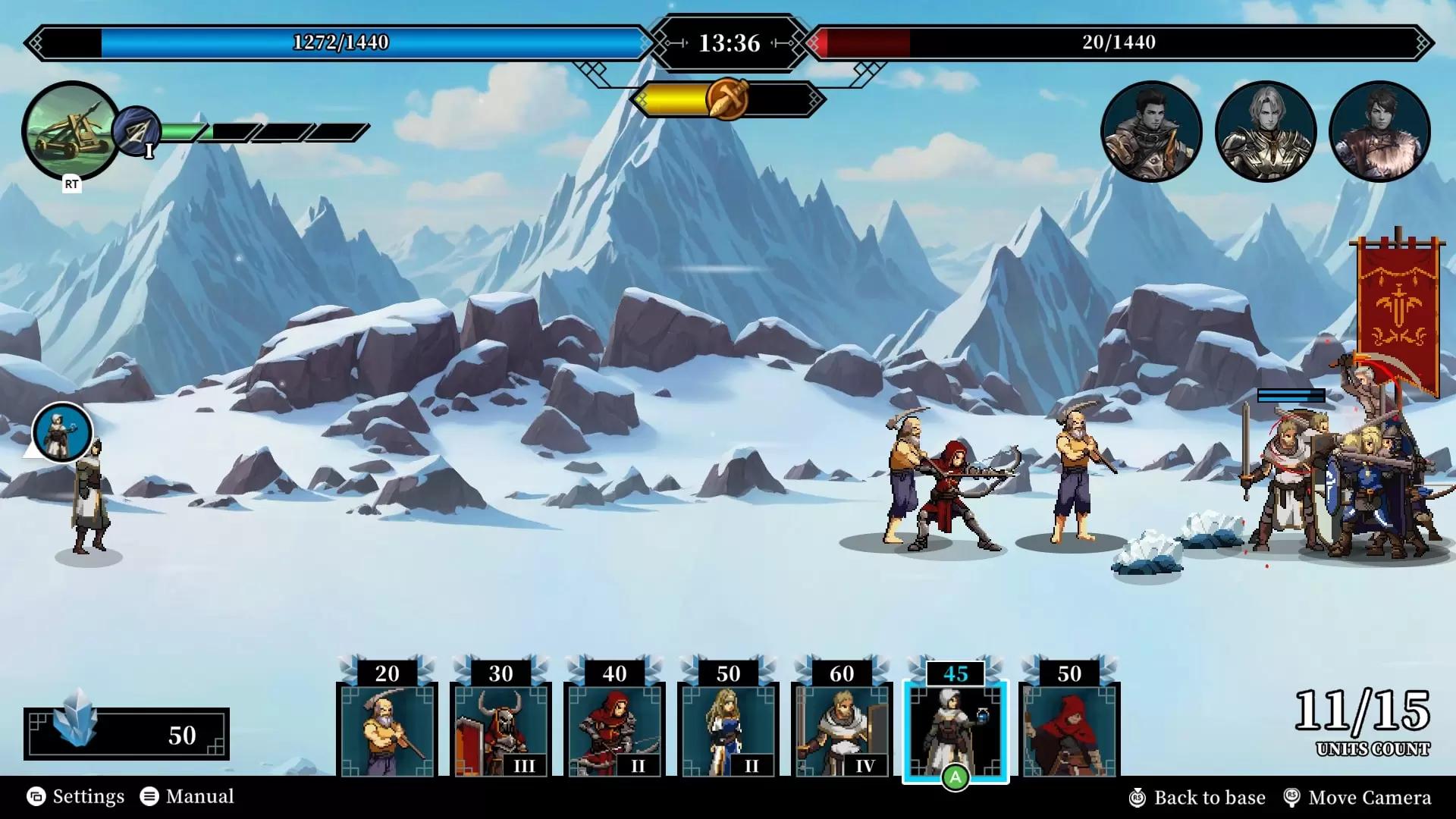Open the Settings menu
This screenshot has width=1456, height=819.
(x=76, y=796)
